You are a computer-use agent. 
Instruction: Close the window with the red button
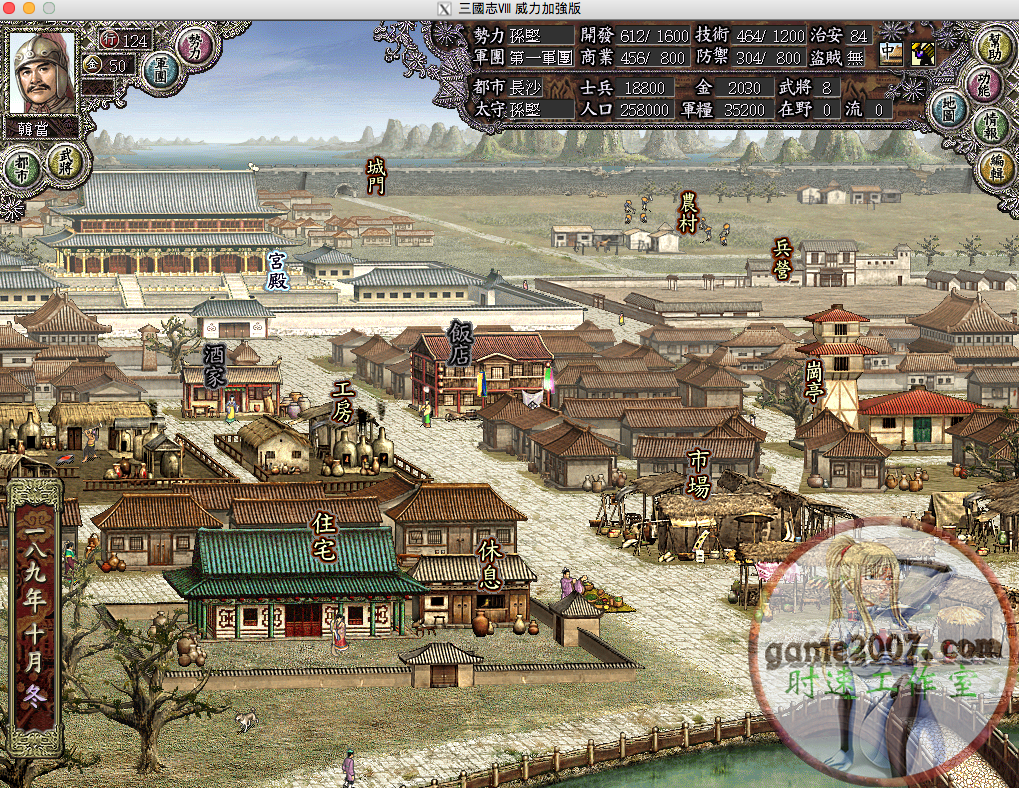[11, 8]
